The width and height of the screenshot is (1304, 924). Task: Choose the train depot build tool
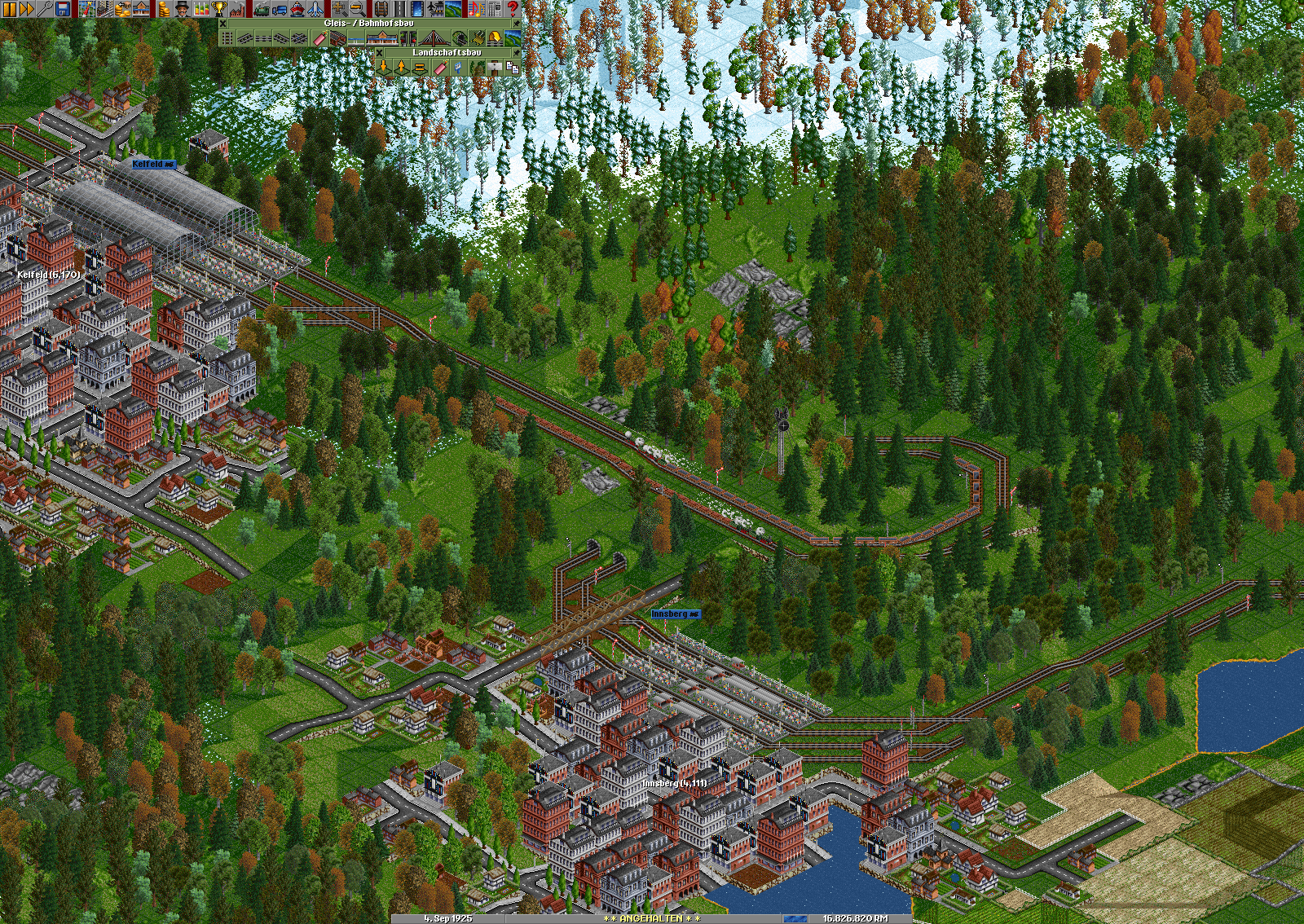337,37
